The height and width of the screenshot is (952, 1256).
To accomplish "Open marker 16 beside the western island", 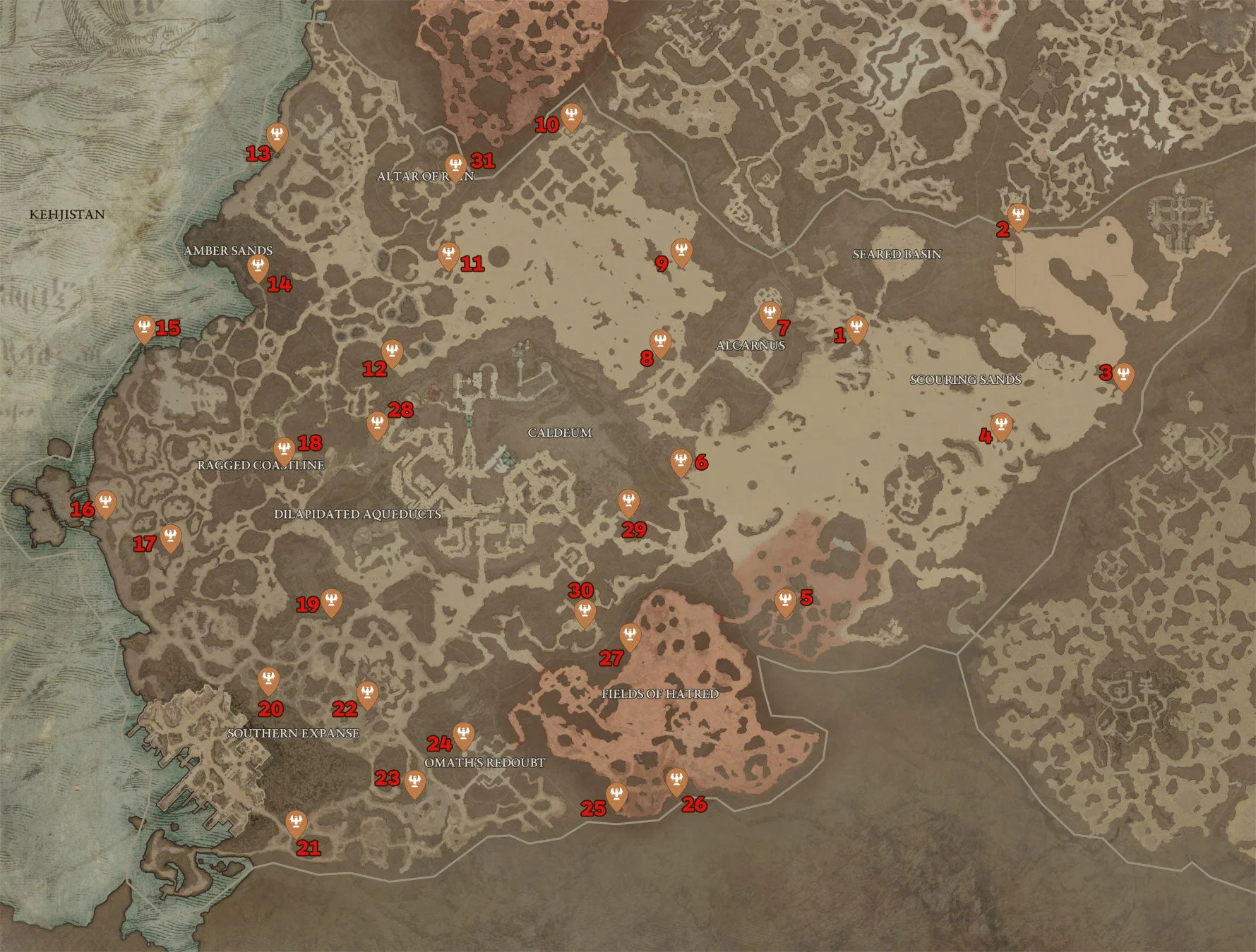I will 105,503.
